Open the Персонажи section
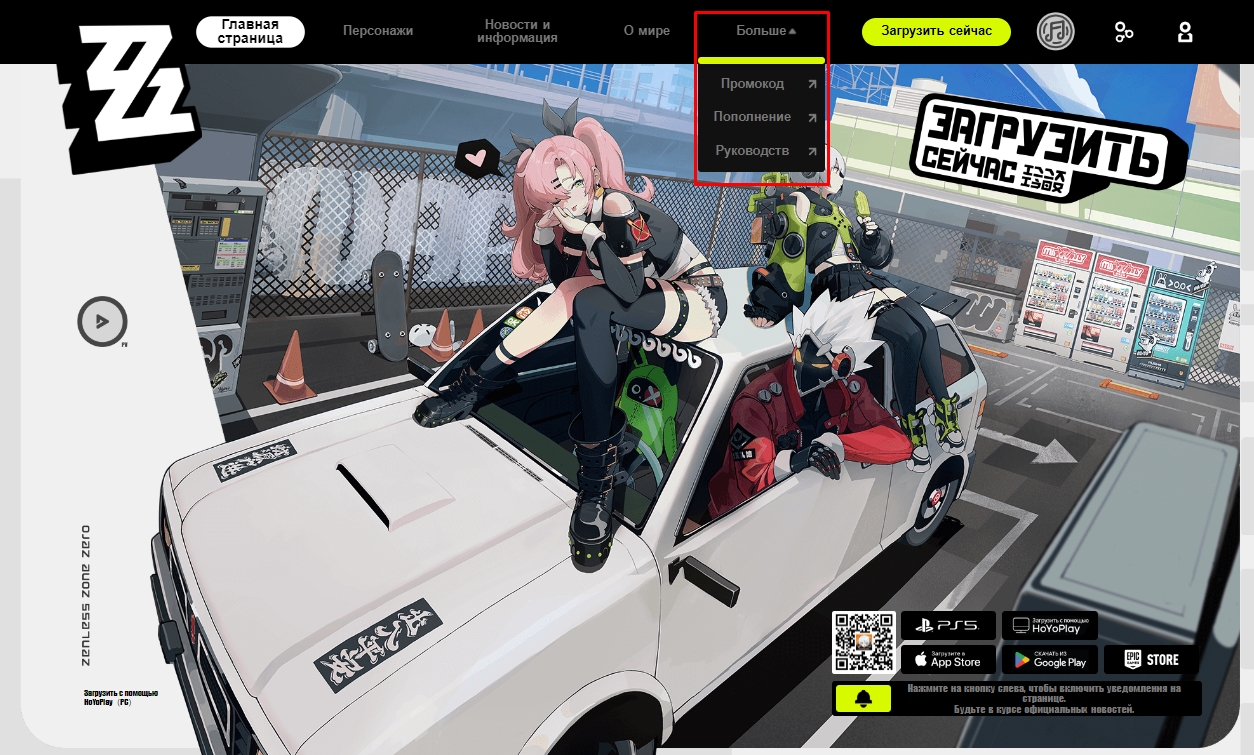Image resolution: width=1254 pixels, height=755 pixels. click(378, 31)
